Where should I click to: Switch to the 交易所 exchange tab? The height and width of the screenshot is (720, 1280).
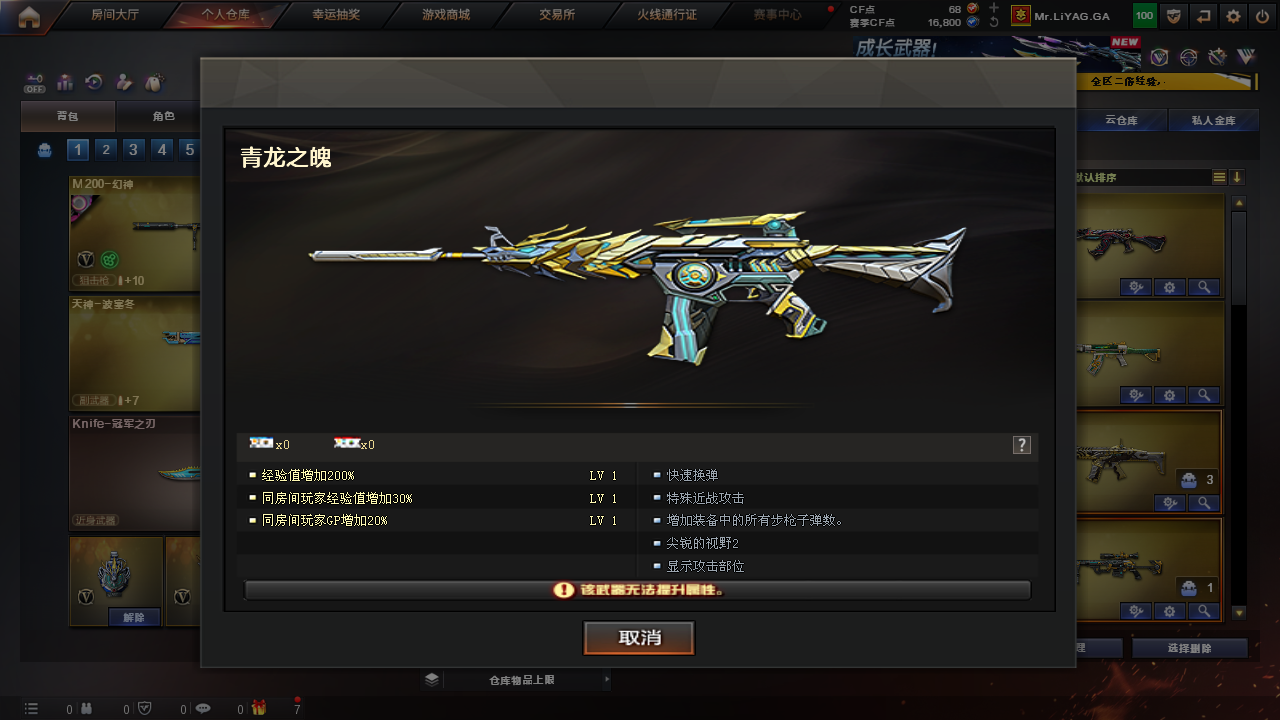[557, 15]
